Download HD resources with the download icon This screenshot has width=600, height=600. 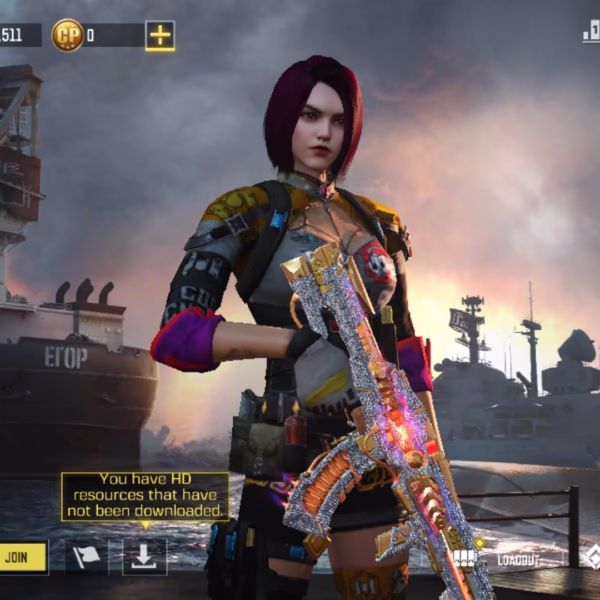[144, 557]
